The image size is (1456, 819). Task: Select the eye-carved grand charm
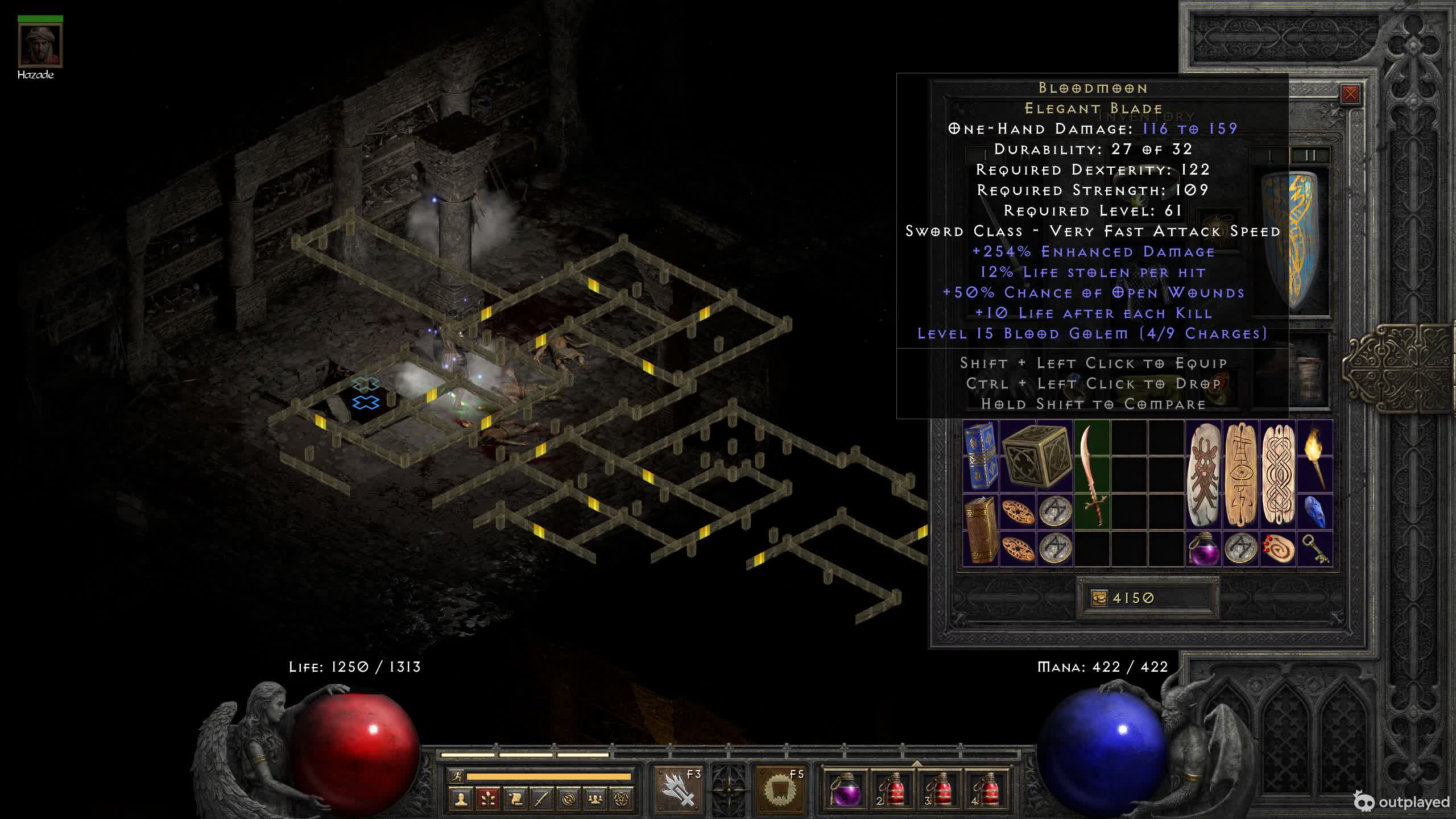coord(1240,475)
